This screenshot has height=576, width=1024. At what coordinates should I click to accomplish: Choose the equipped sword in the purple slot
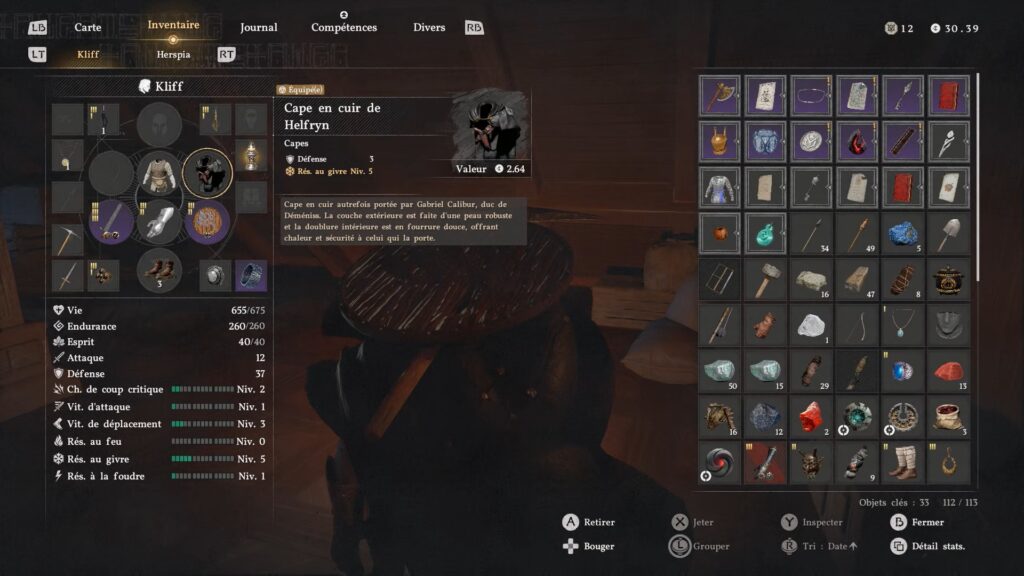(111, 221)
